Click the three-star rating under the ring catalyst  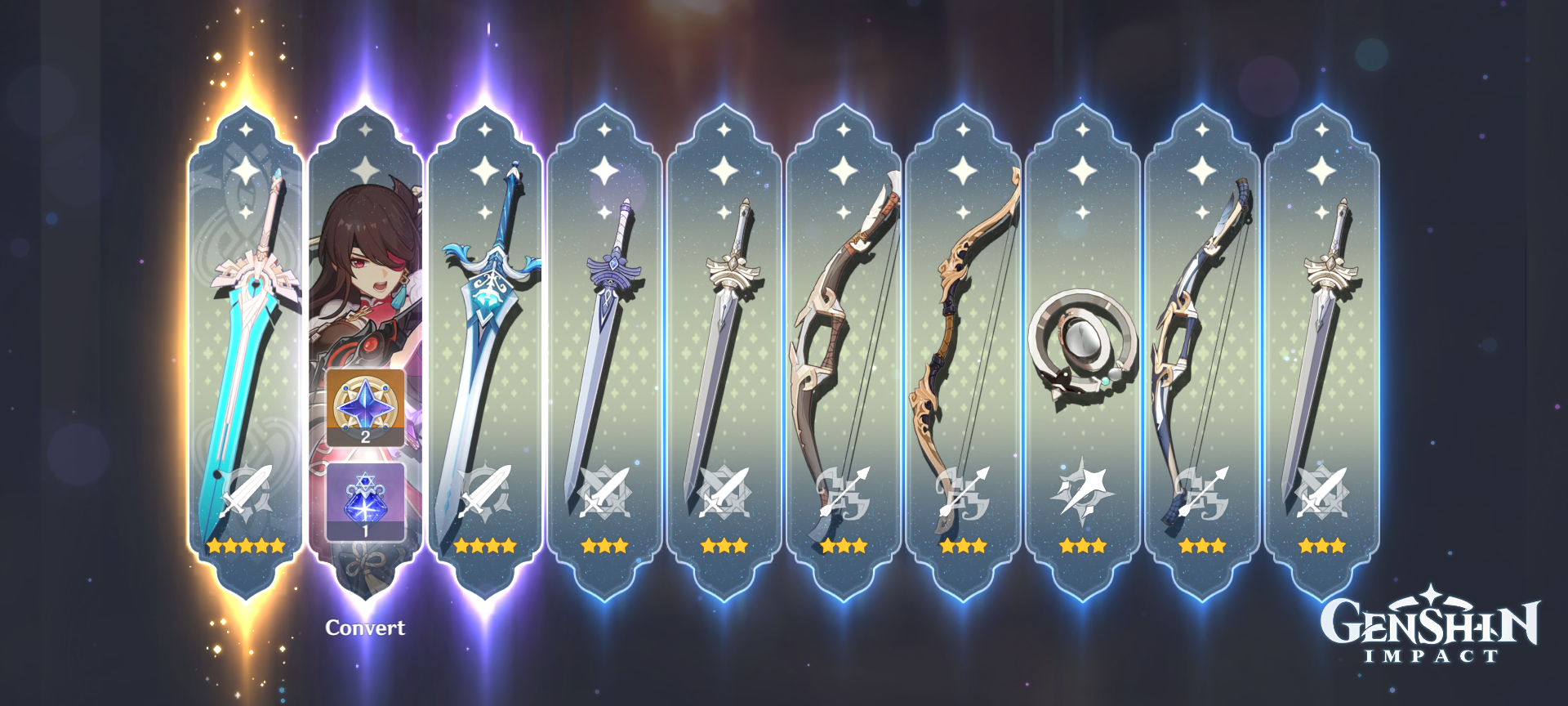1082,546
